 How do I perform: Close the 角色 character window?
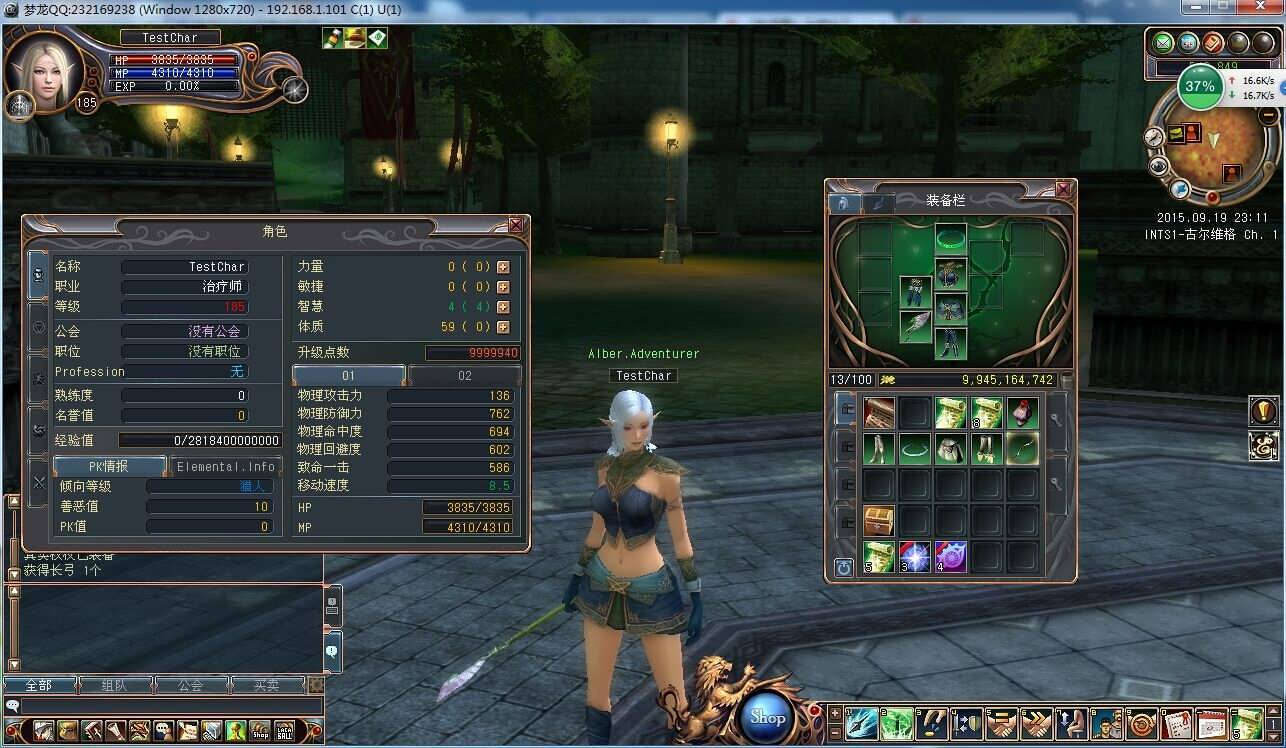click(x=516, y=226)
